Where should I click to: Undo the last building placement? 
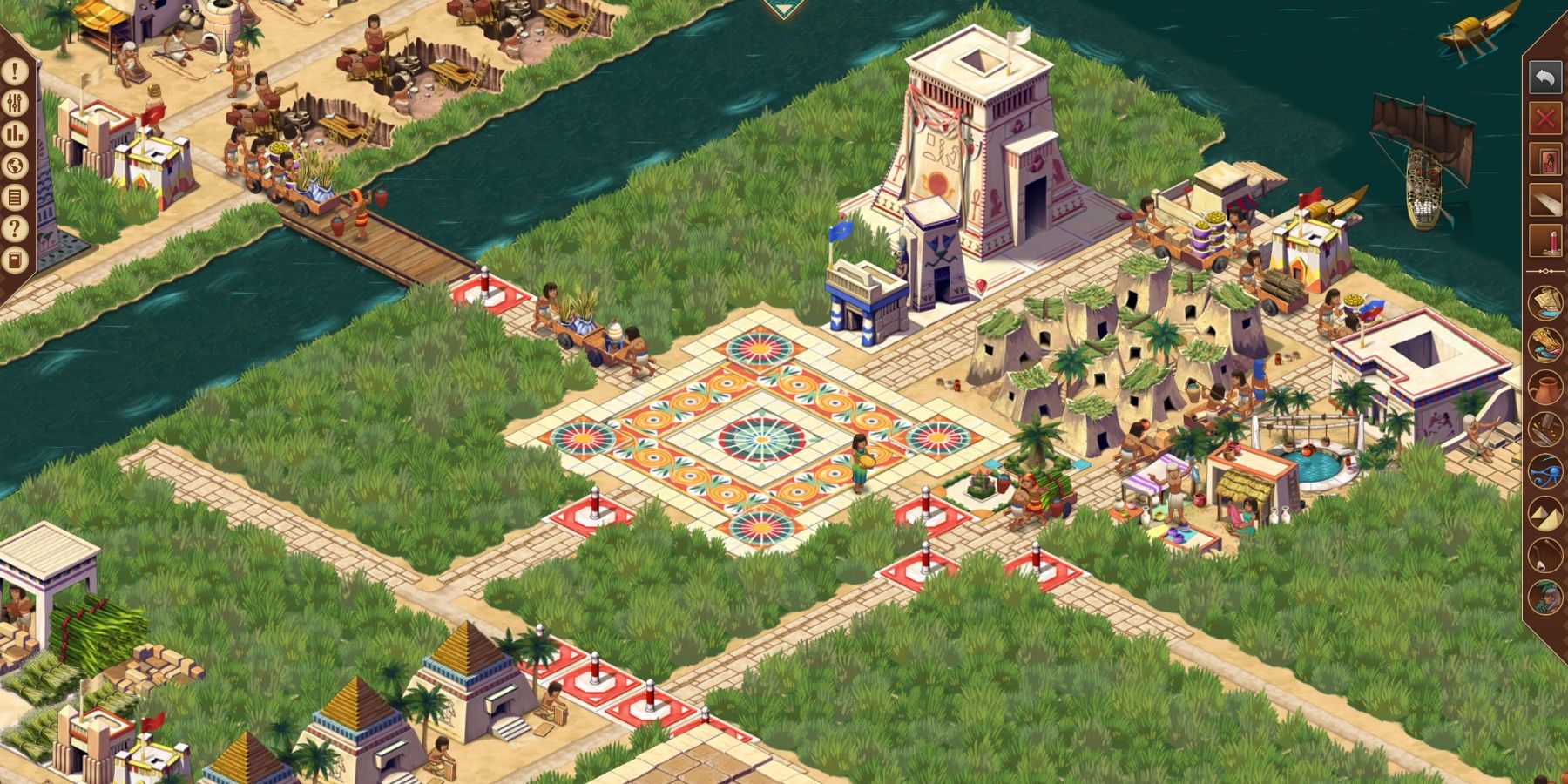point(1546,77)
